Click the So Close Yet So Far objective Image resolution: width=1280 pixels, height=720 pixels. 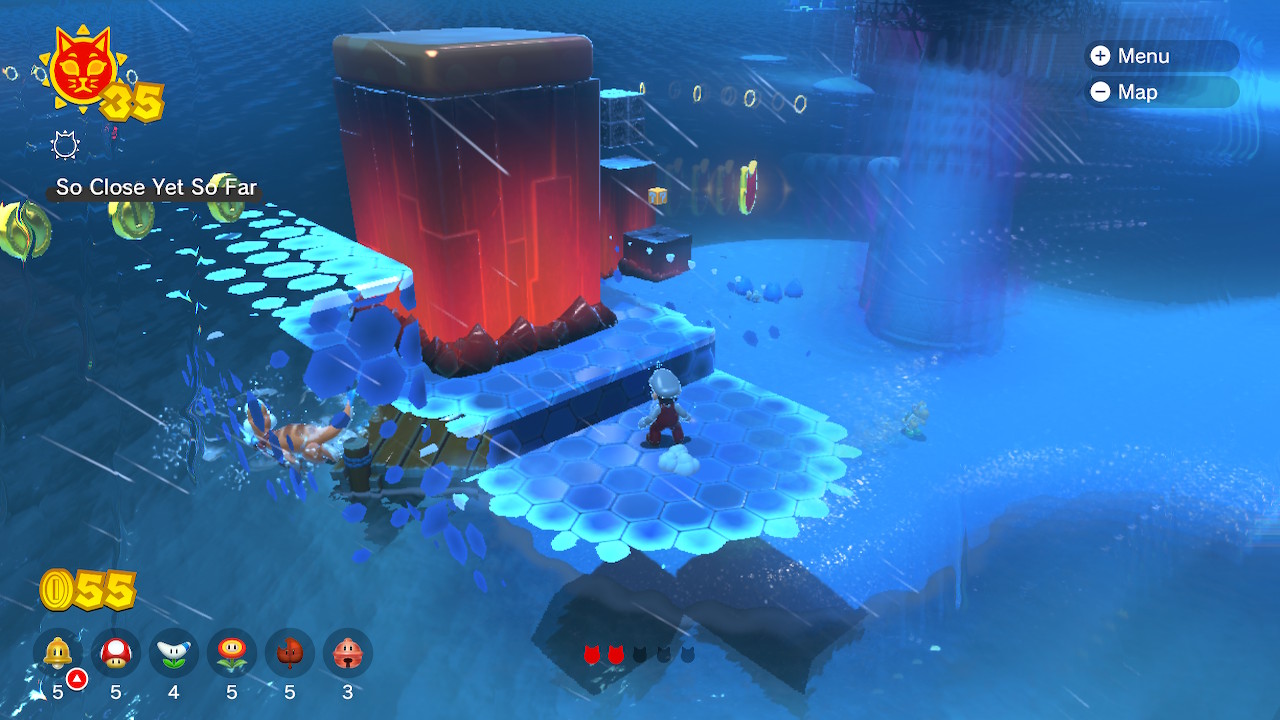pyautogui.click(x=156, y=187)
